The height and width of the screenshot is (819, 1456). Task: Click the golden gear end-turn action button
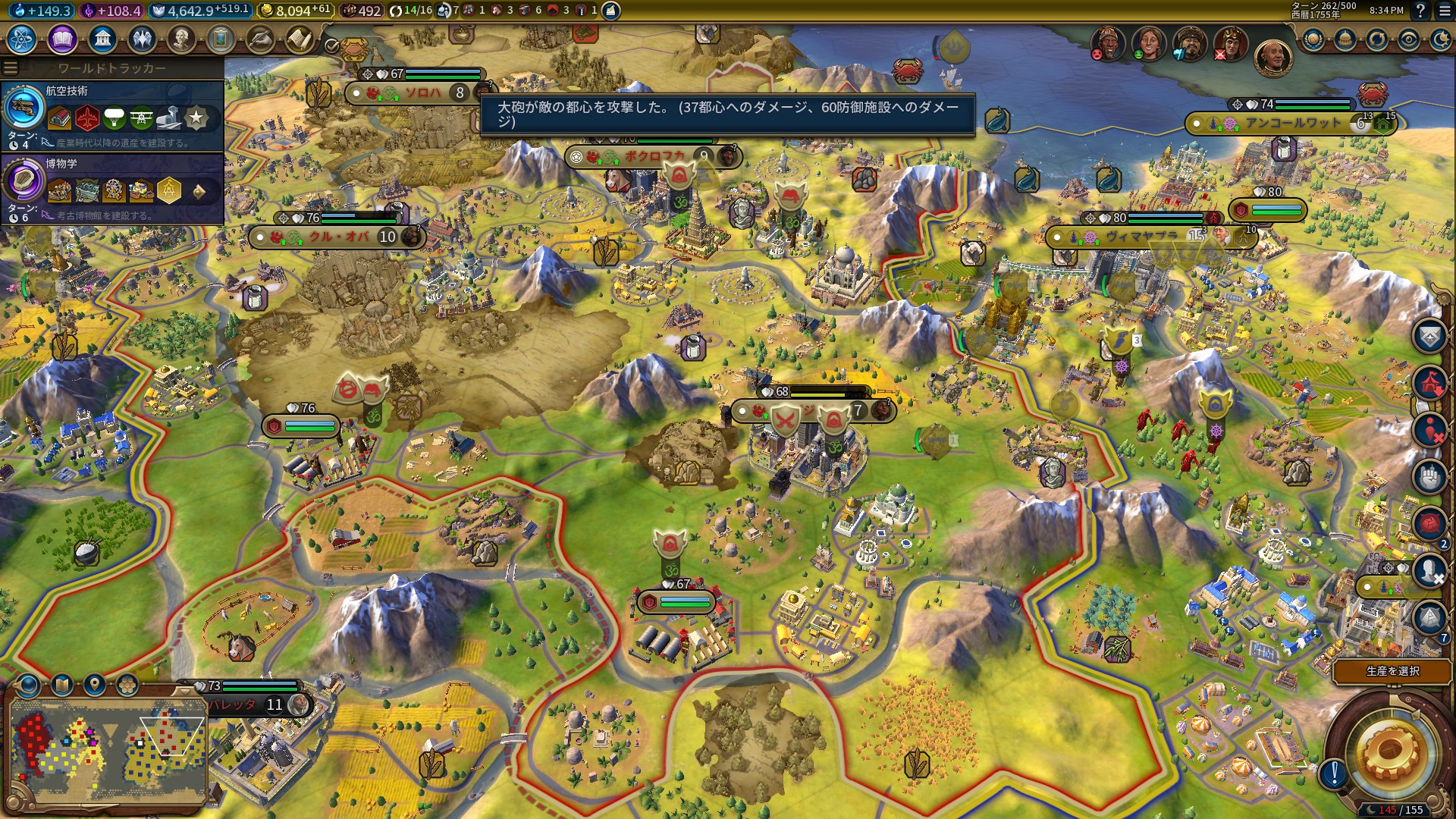[x=1389, y=751]
